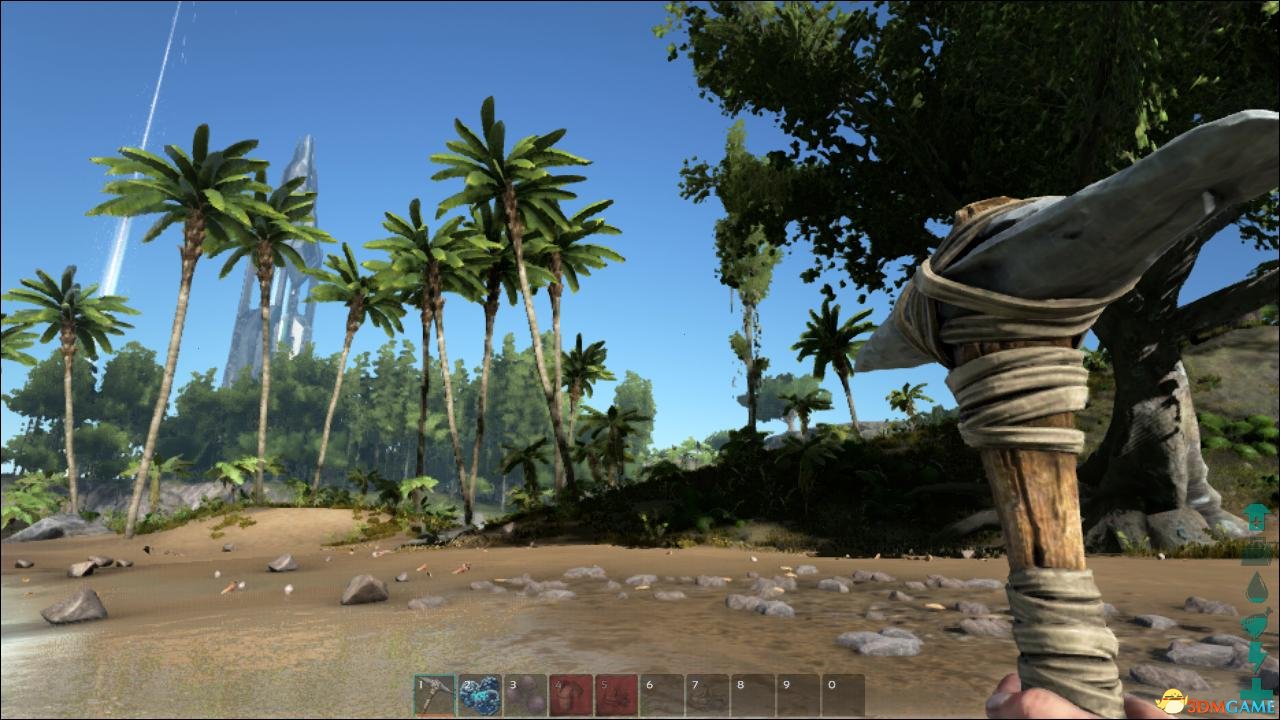Image resolution: width=1280 pixels, height=720 pixels.
Task: Choose the blue berries in slot 2
Action: click(x=480, y=695)
